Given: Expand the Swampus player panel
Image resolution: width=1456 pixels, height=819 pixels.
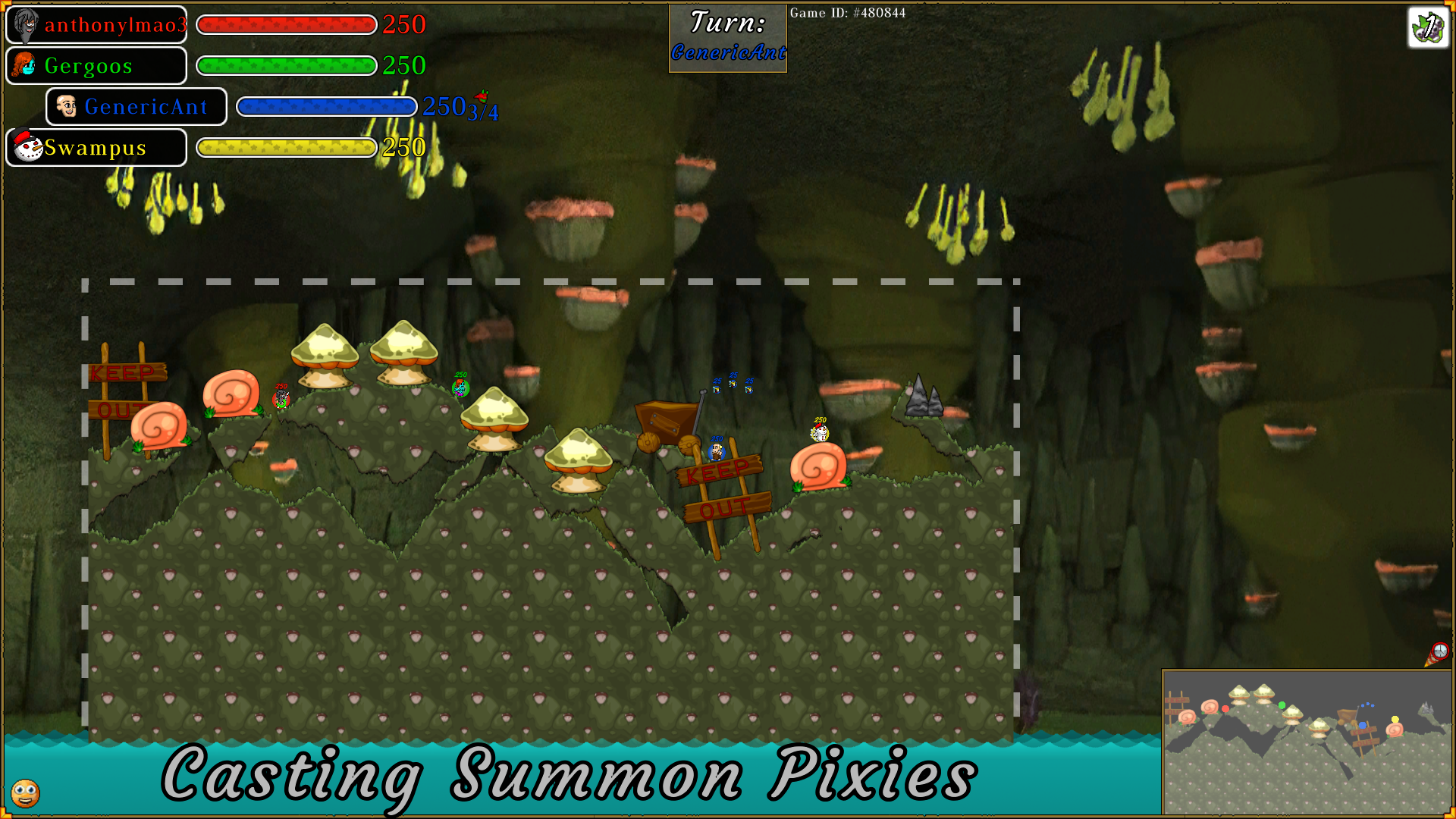Looking at the screenshot, I should point(96,147).
